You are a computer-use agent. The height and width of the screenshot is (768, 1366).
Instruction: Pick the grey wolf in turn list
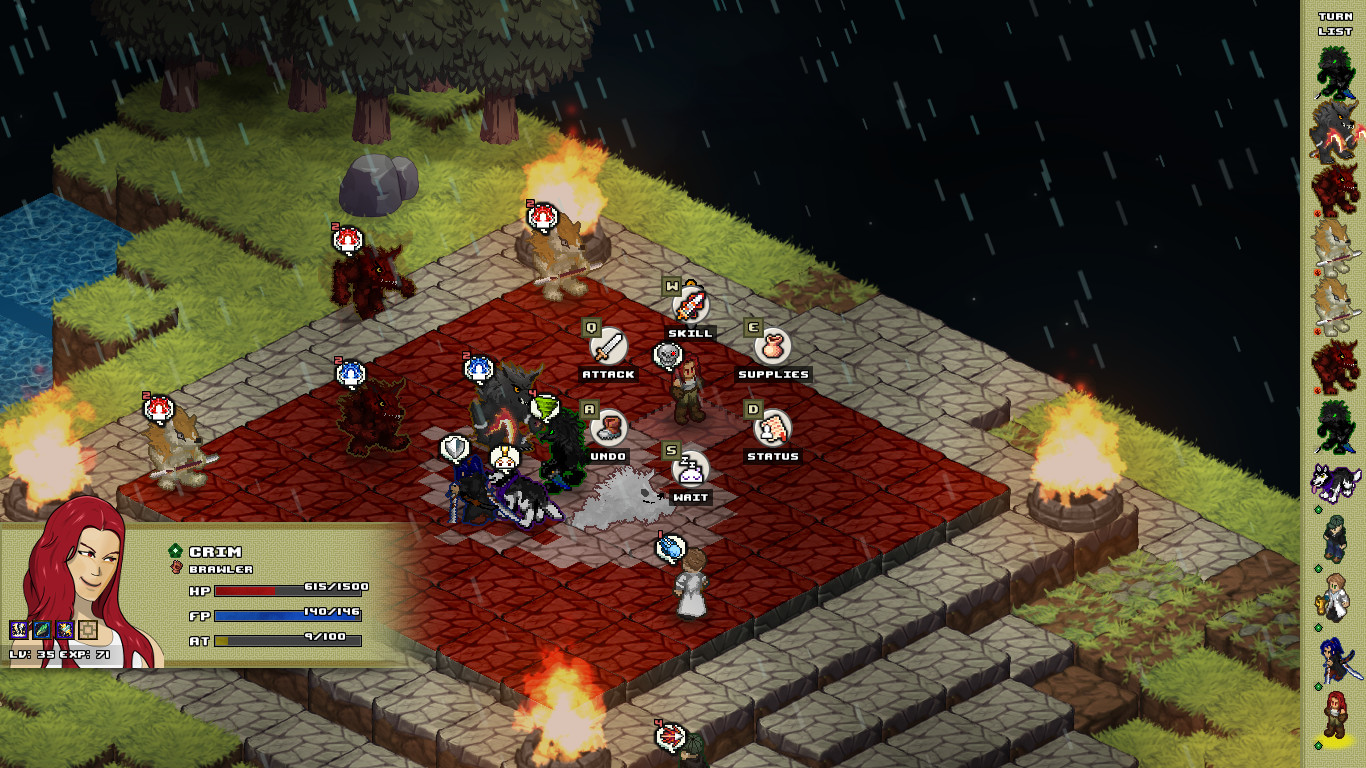tap(1335, 128)
